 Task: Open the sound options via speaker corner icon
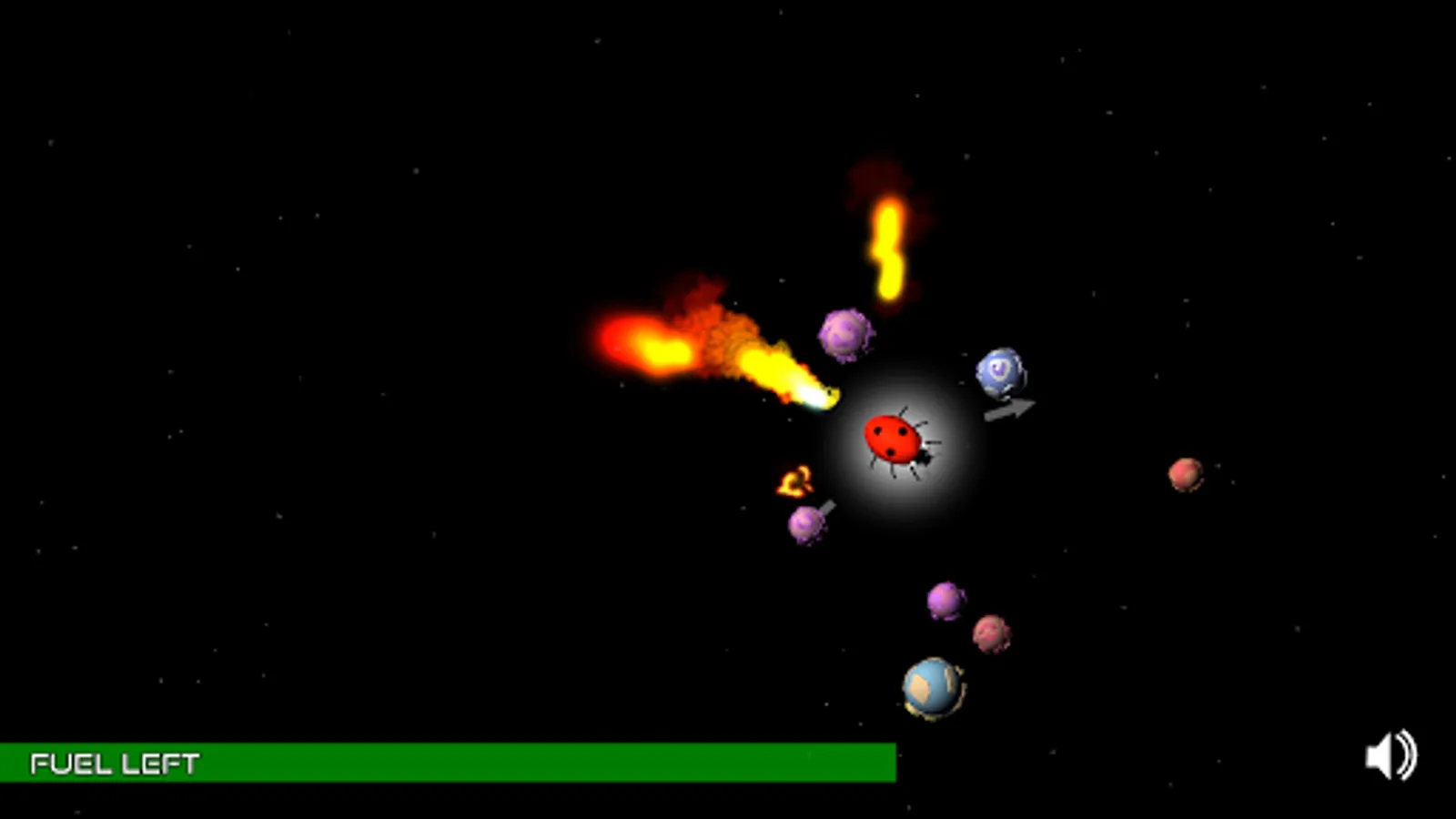click(1389, 756)
